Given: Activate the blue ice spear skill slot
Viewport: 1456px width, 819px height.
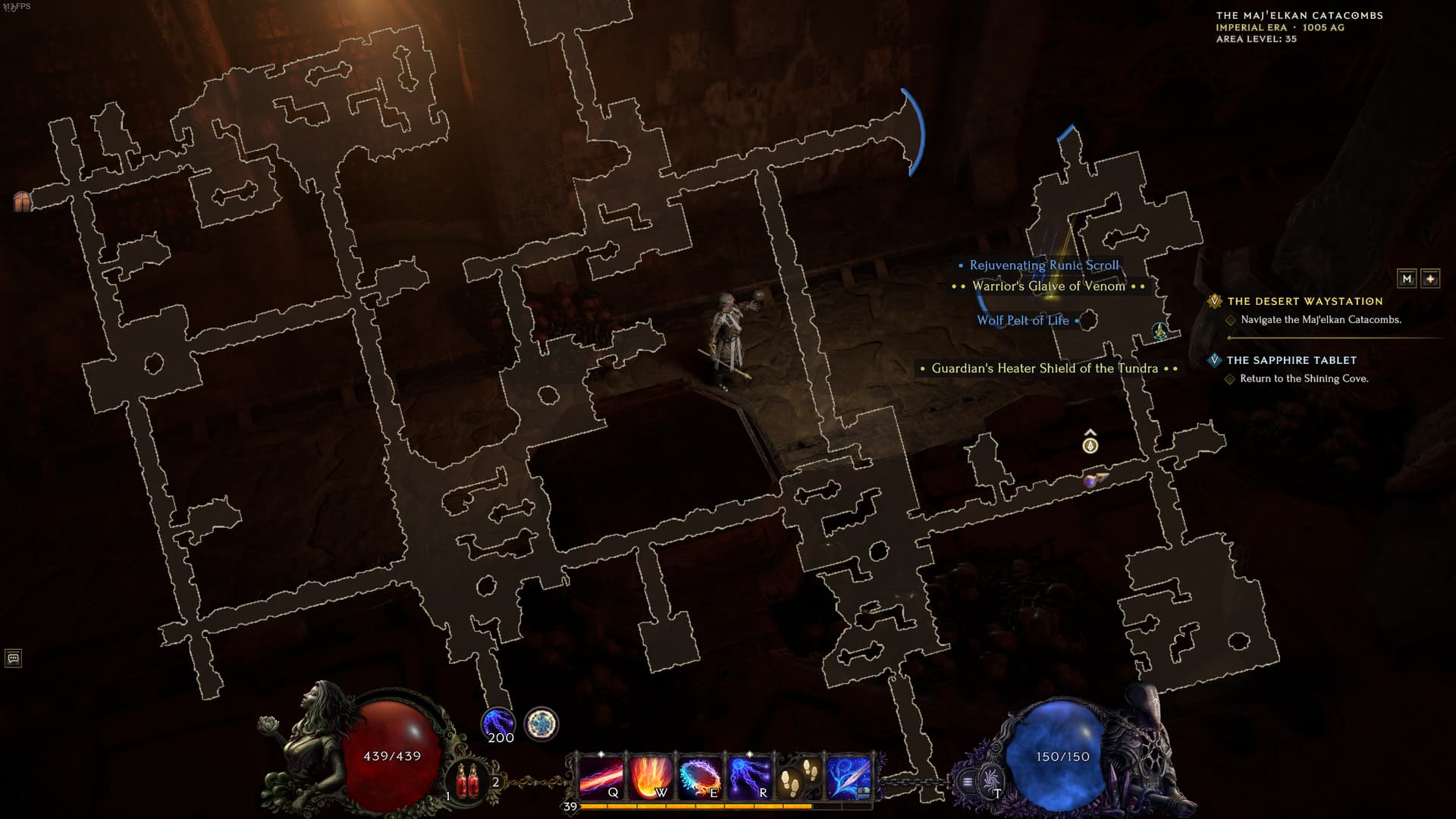Looking at the screenshot, I should pyautogui.click(x=848, y=777).
